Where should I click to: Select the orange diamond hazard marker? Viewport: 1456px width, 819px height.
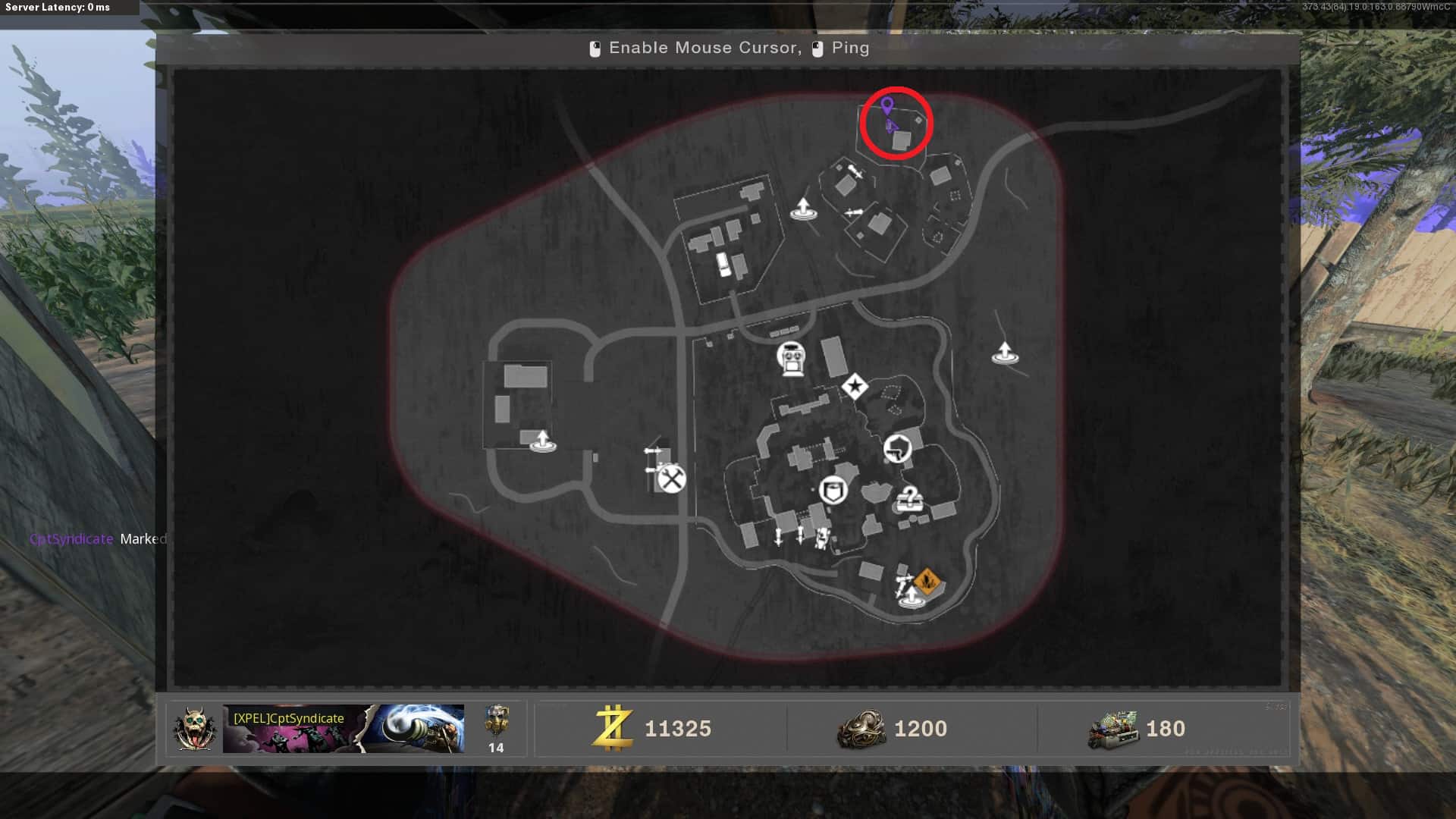point(927,582)
